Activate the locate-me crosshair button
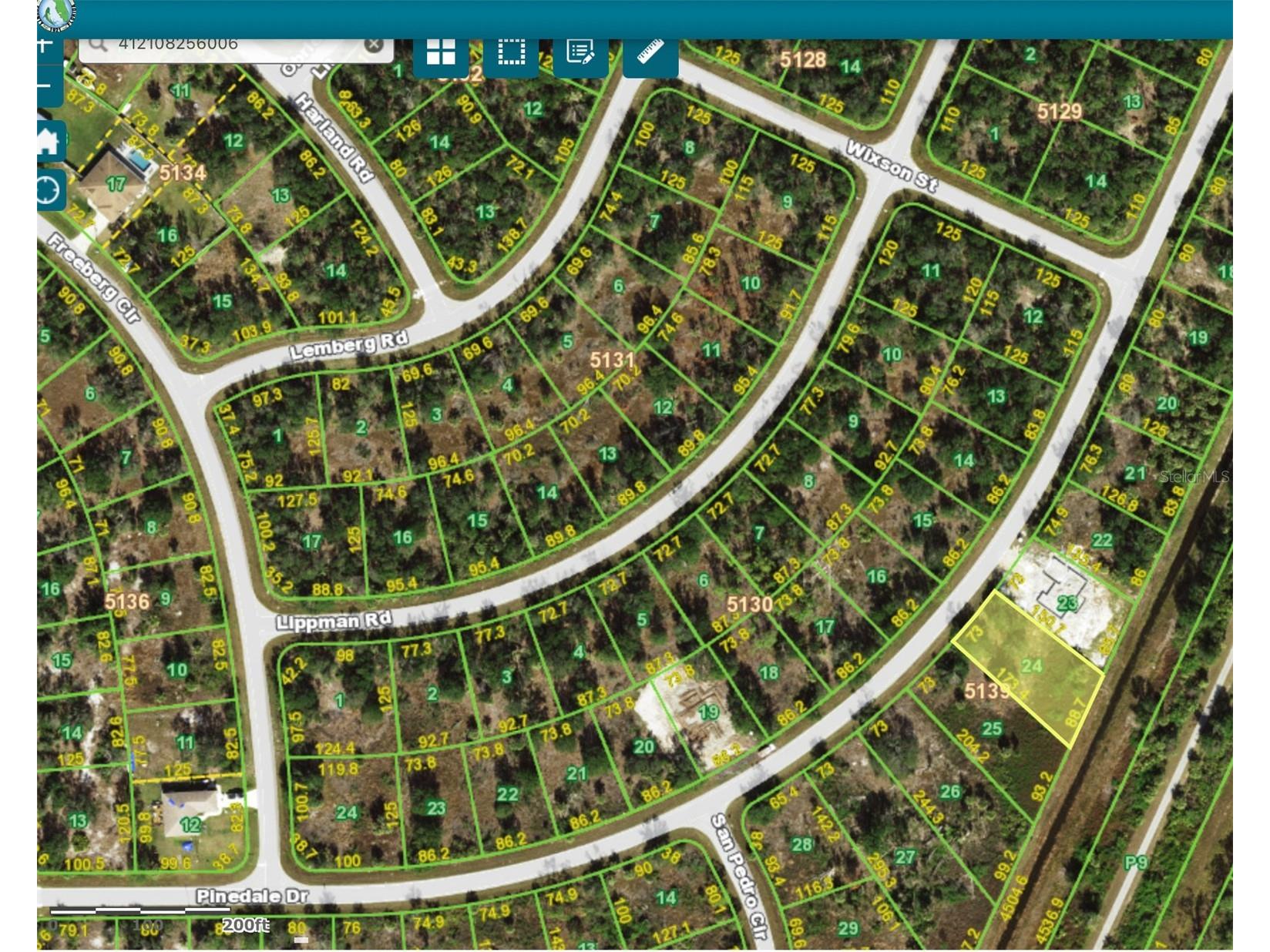Screen dimensions: 1270x952 click(x=49, y=189)
